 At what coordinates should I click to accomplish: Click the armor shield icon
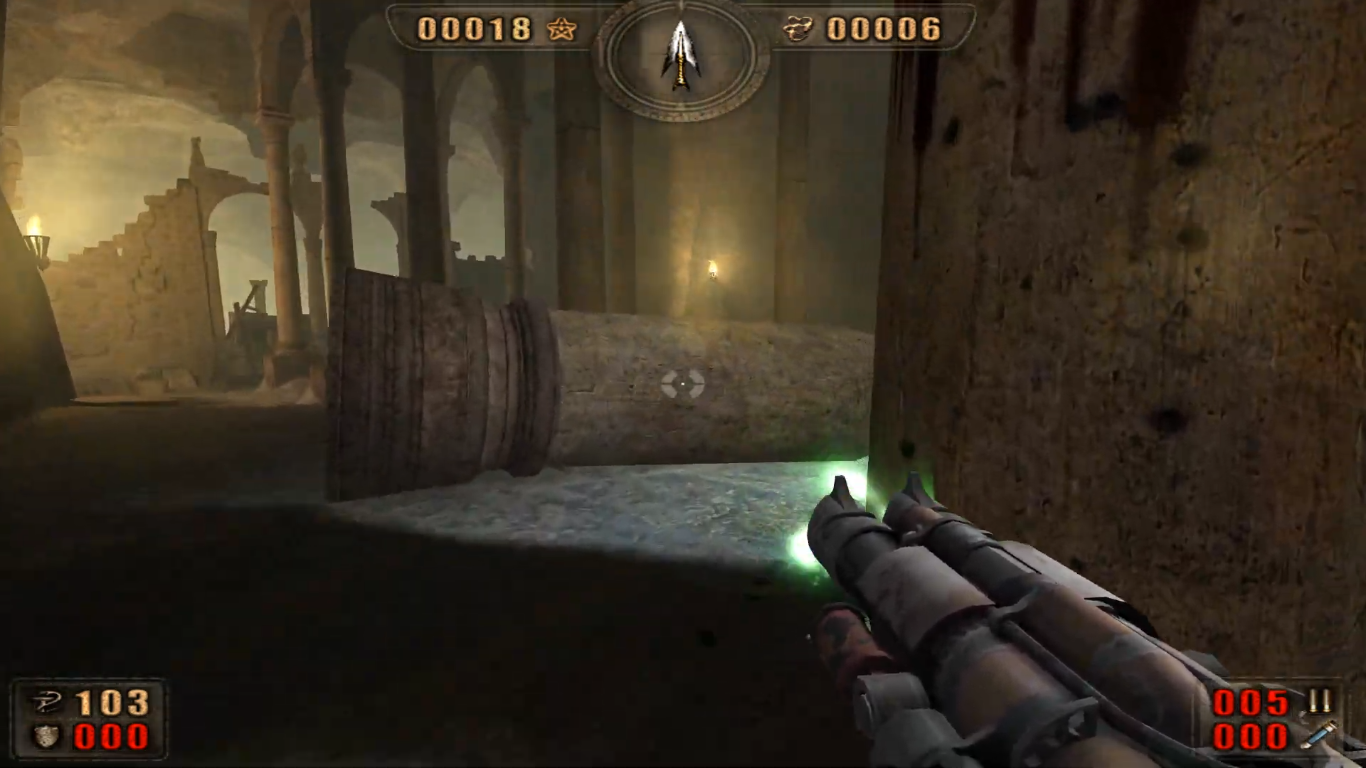46,737
